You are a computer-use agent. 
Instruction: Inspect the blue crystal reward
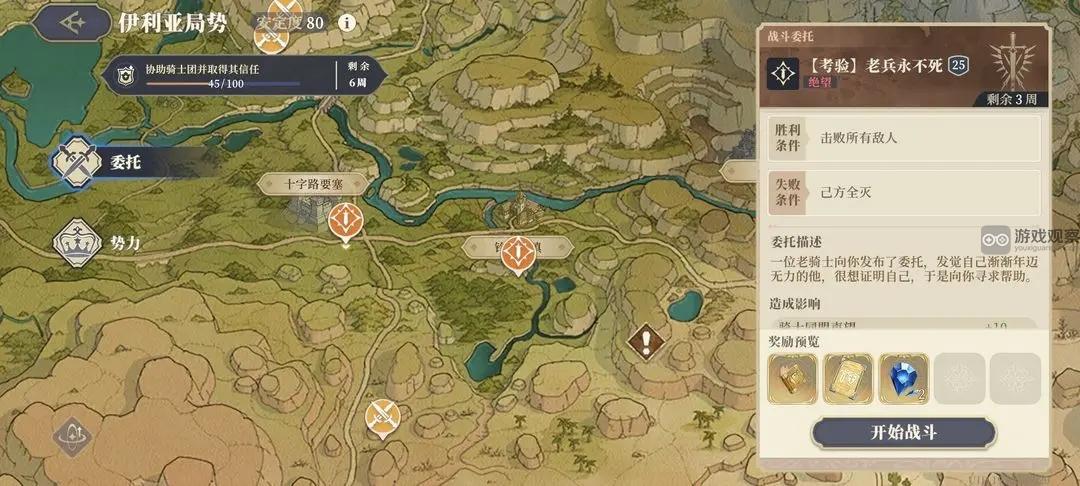tap(903, 379)
